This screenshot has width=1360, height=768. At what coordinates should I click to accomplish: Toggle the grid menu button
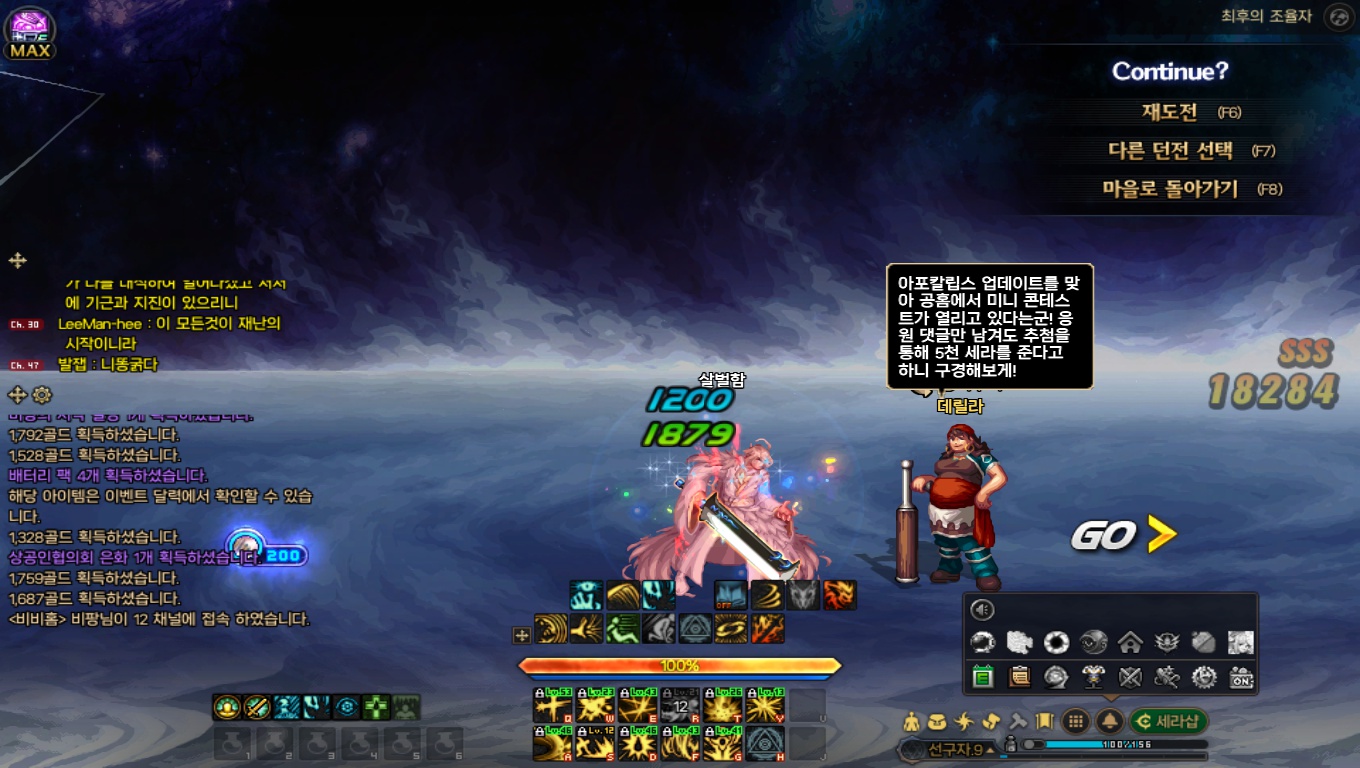click(x=1076, y=721)
